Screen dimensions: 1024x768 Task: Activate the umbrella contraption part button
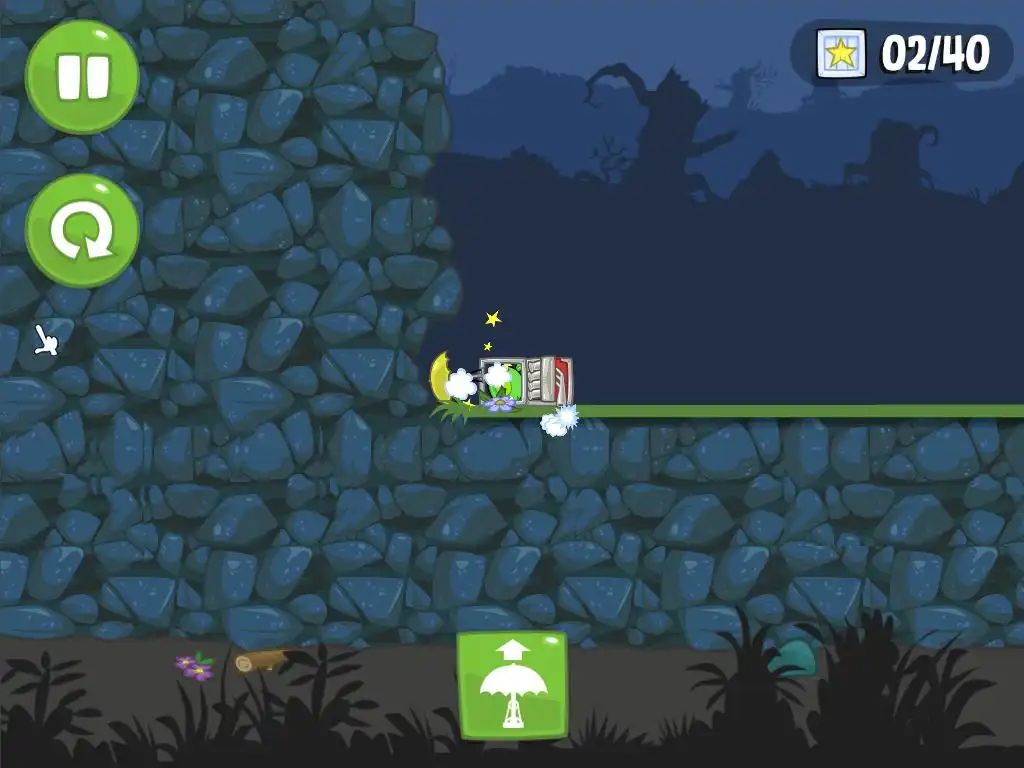coord(512,685)
